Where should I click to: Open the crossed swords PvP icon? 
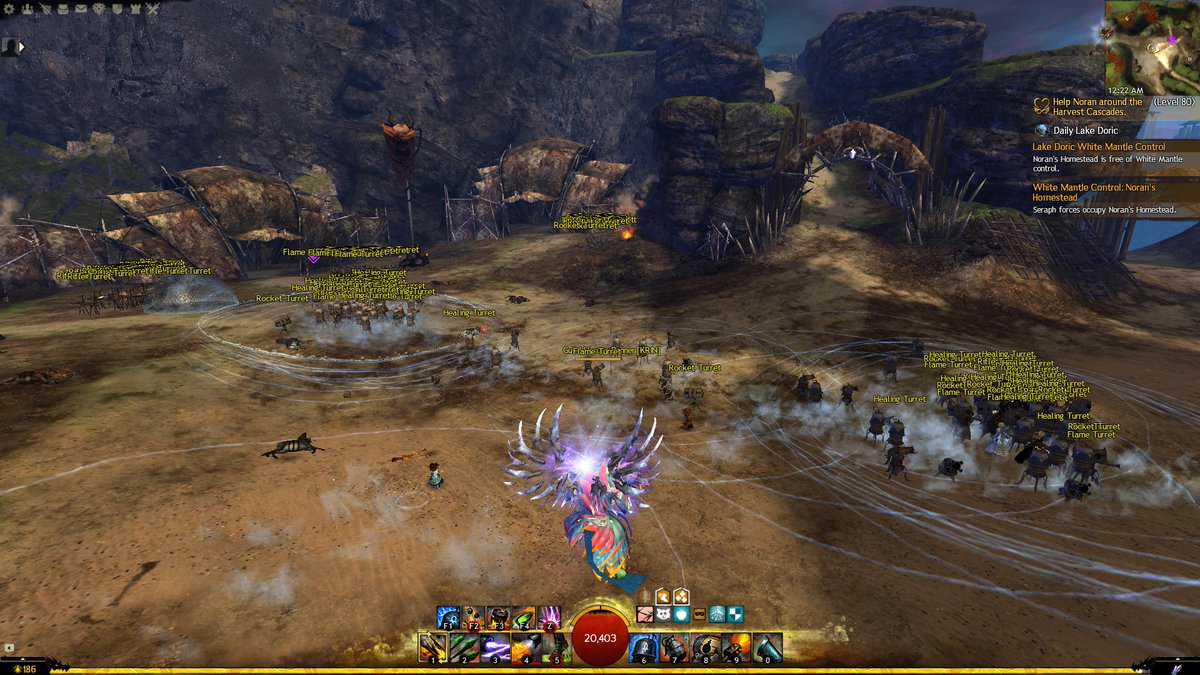[x=152, y=9]
